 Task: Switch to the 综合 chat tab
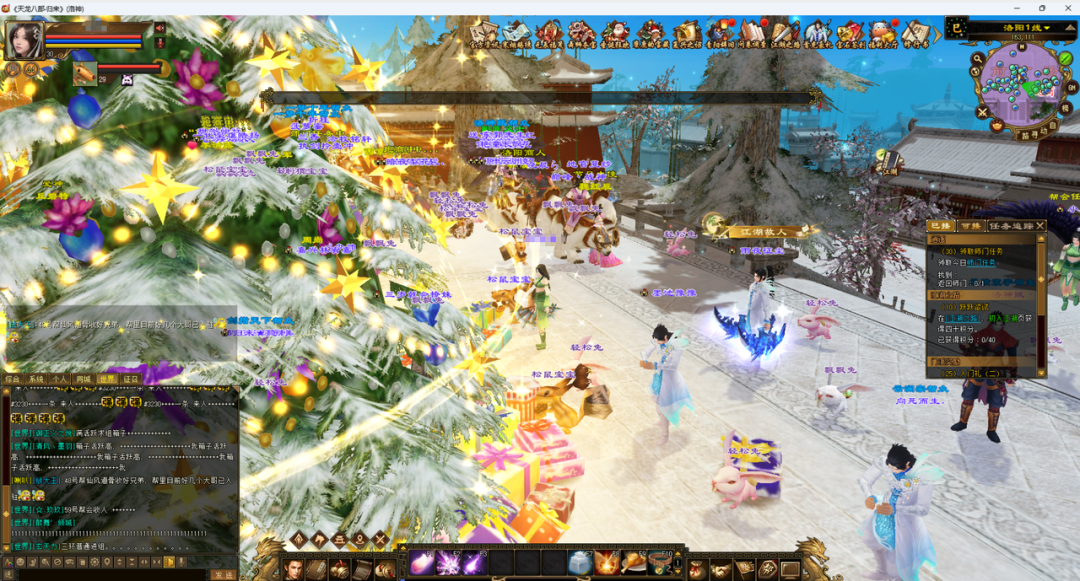(x=12, y=379)
